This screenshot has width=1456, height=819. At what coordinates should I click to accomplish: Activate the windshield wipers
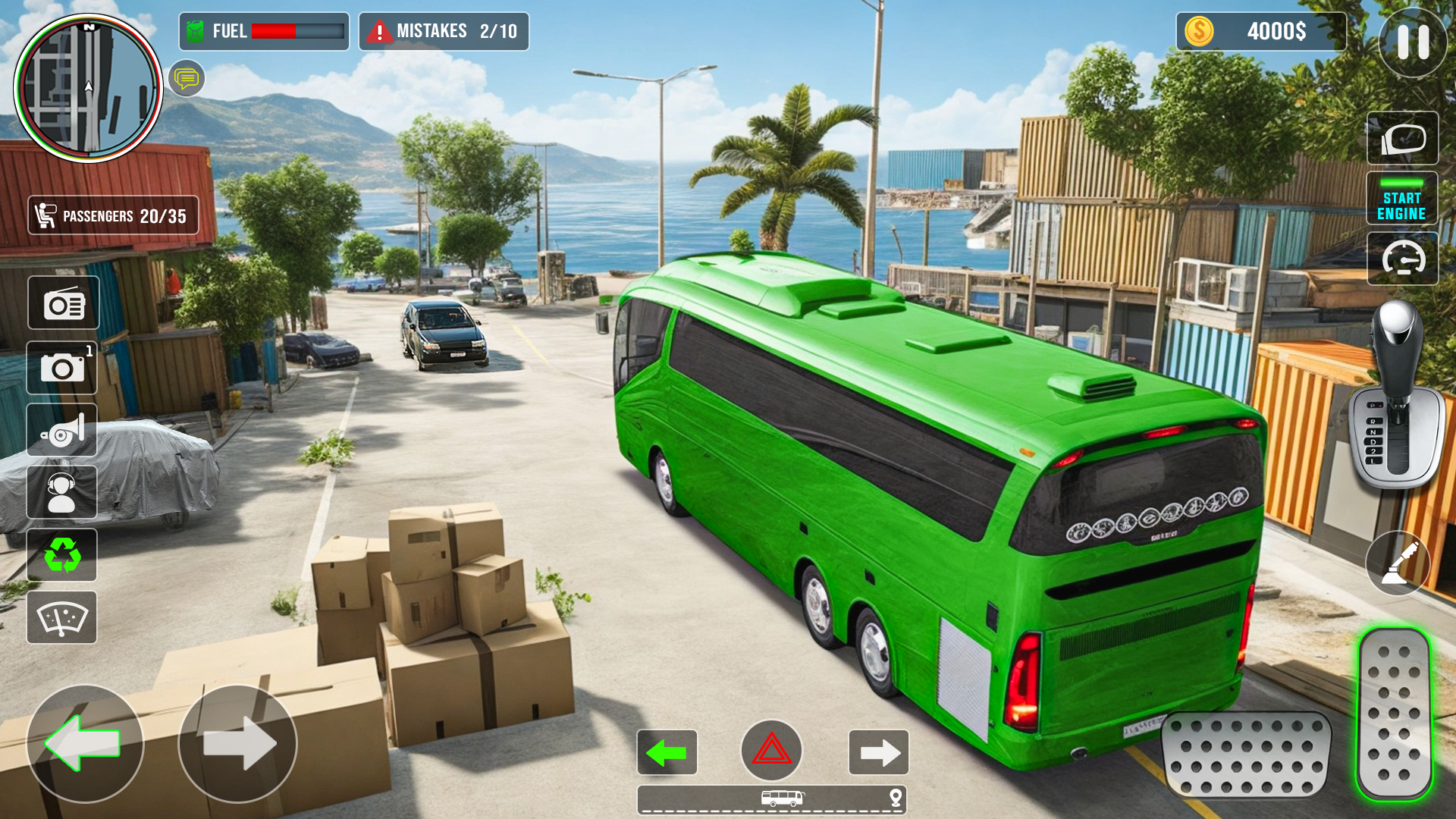pyautogui.click(x=62, y=618)
